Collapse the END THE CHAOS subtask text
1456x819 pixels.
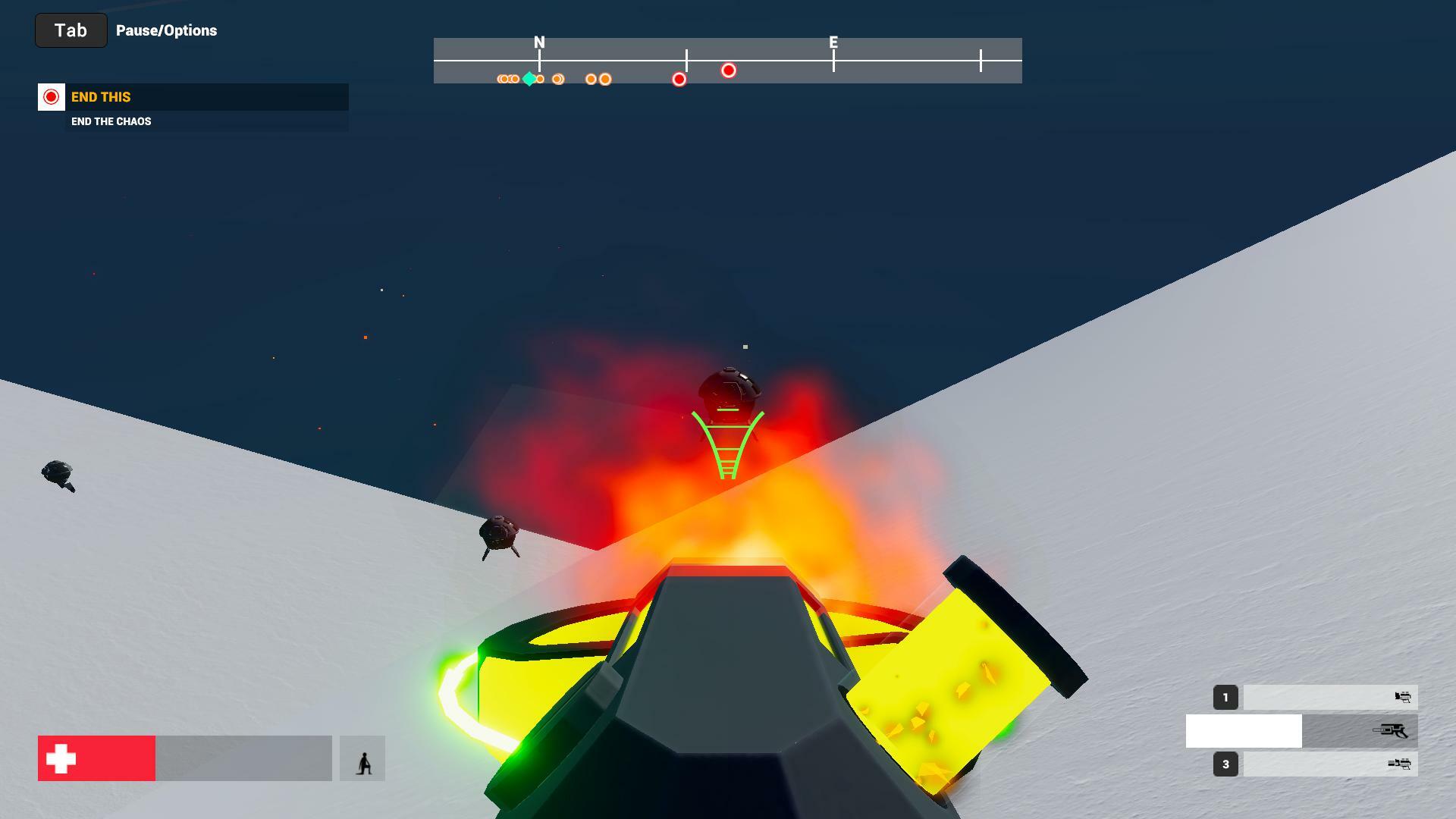tap(111, 121)
